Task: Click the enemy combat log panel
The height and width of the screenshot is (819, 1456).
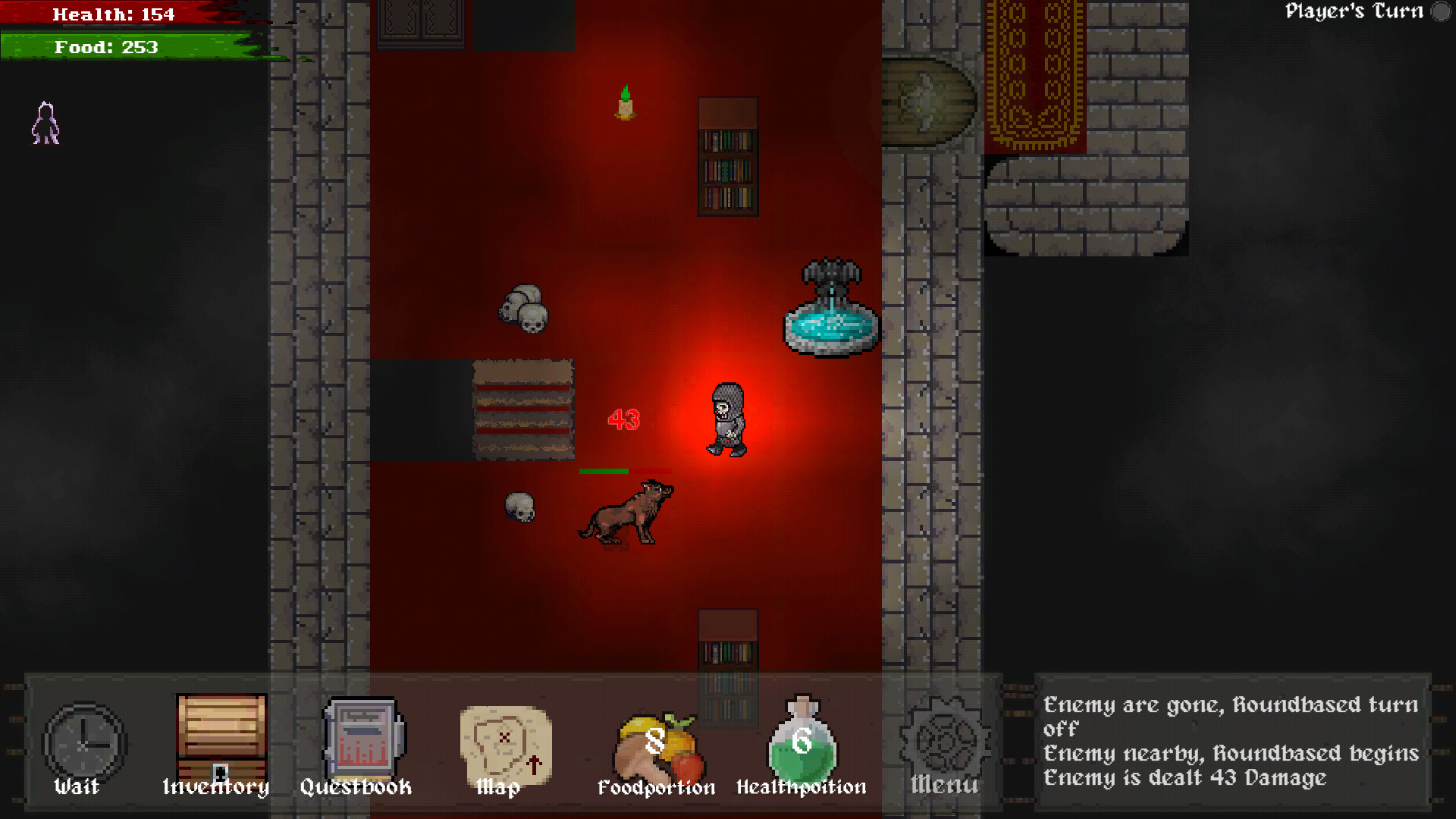Action: coord(1232,739)
